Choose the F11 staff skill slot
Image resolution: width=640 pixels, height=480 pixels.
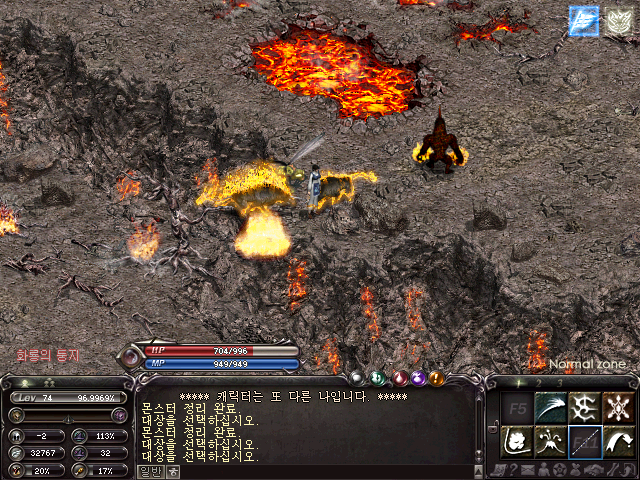[x=584, y=440]
